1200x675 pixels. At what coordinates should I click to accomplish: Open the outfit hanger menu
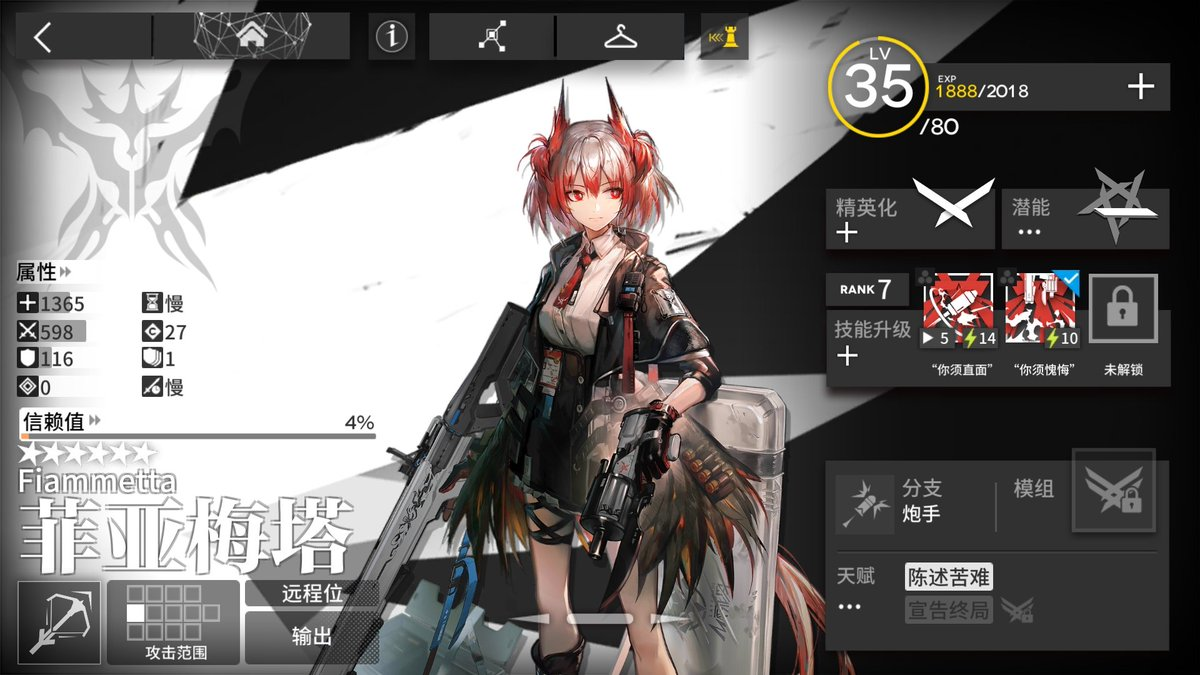pos(621,38)
